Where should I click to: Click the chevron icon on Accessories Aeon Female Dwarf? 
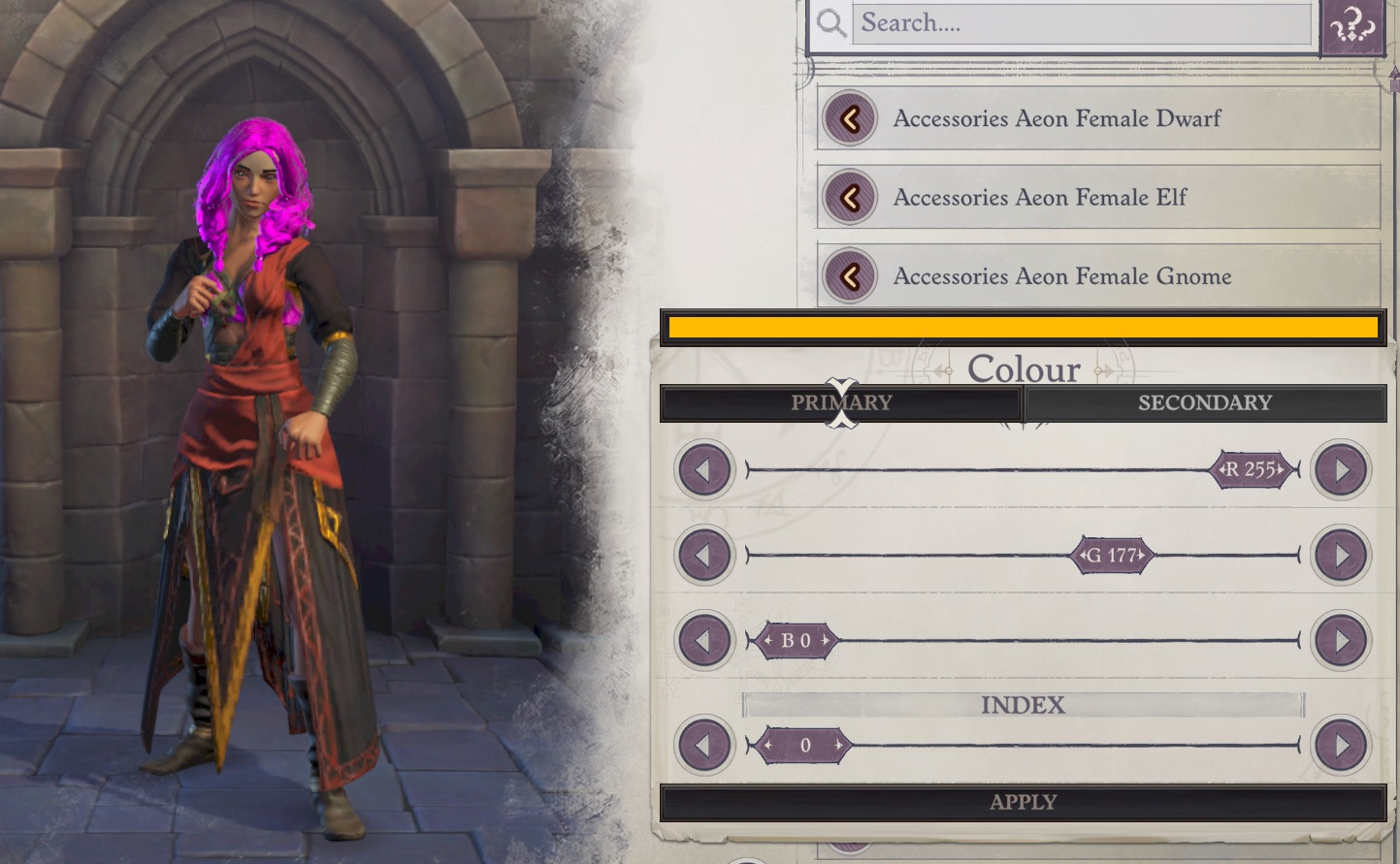coord(850,118)
